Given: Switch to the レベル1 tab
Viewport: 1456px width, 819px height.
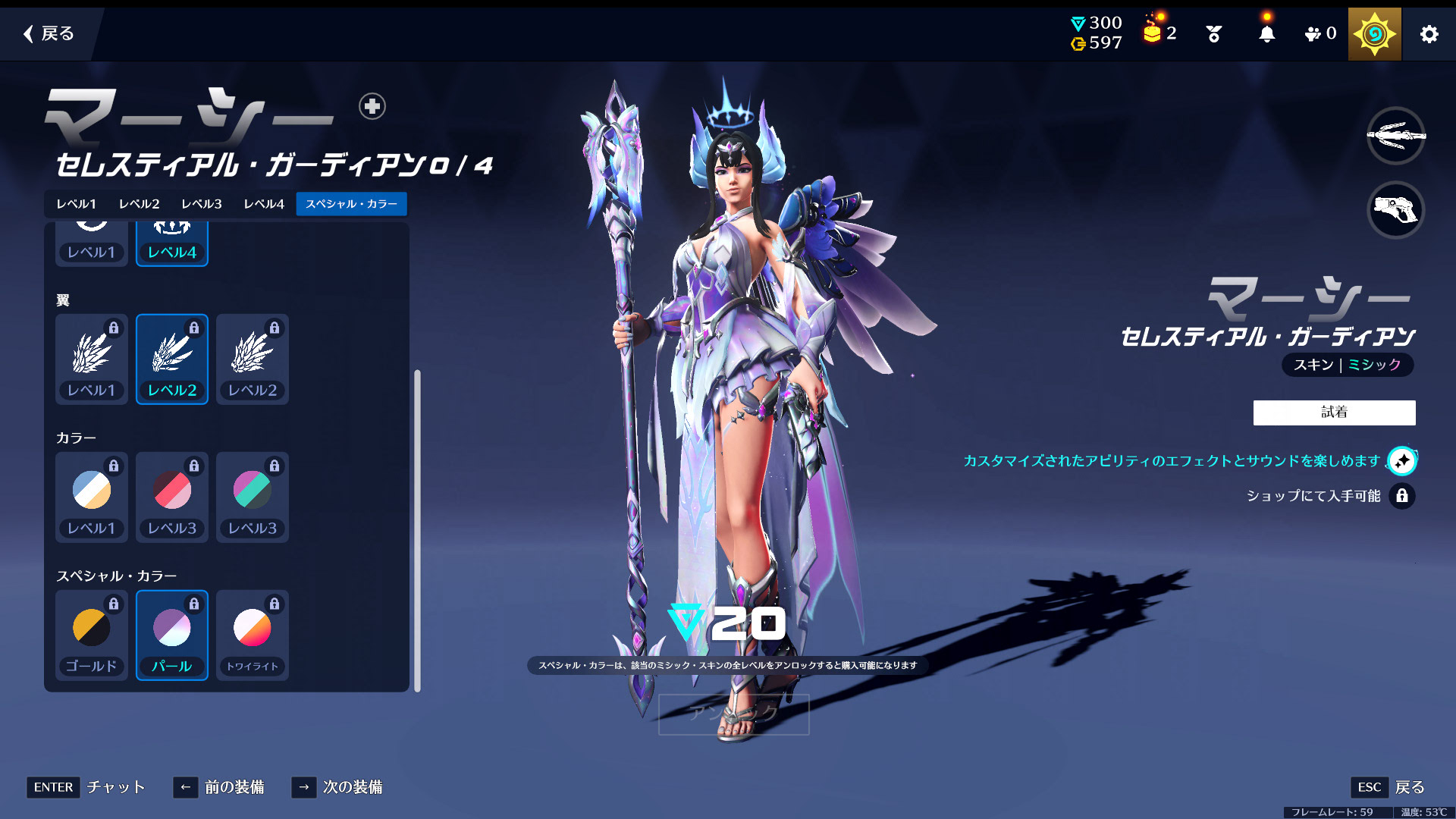Looking at the screenshot, I should [76, 204].
